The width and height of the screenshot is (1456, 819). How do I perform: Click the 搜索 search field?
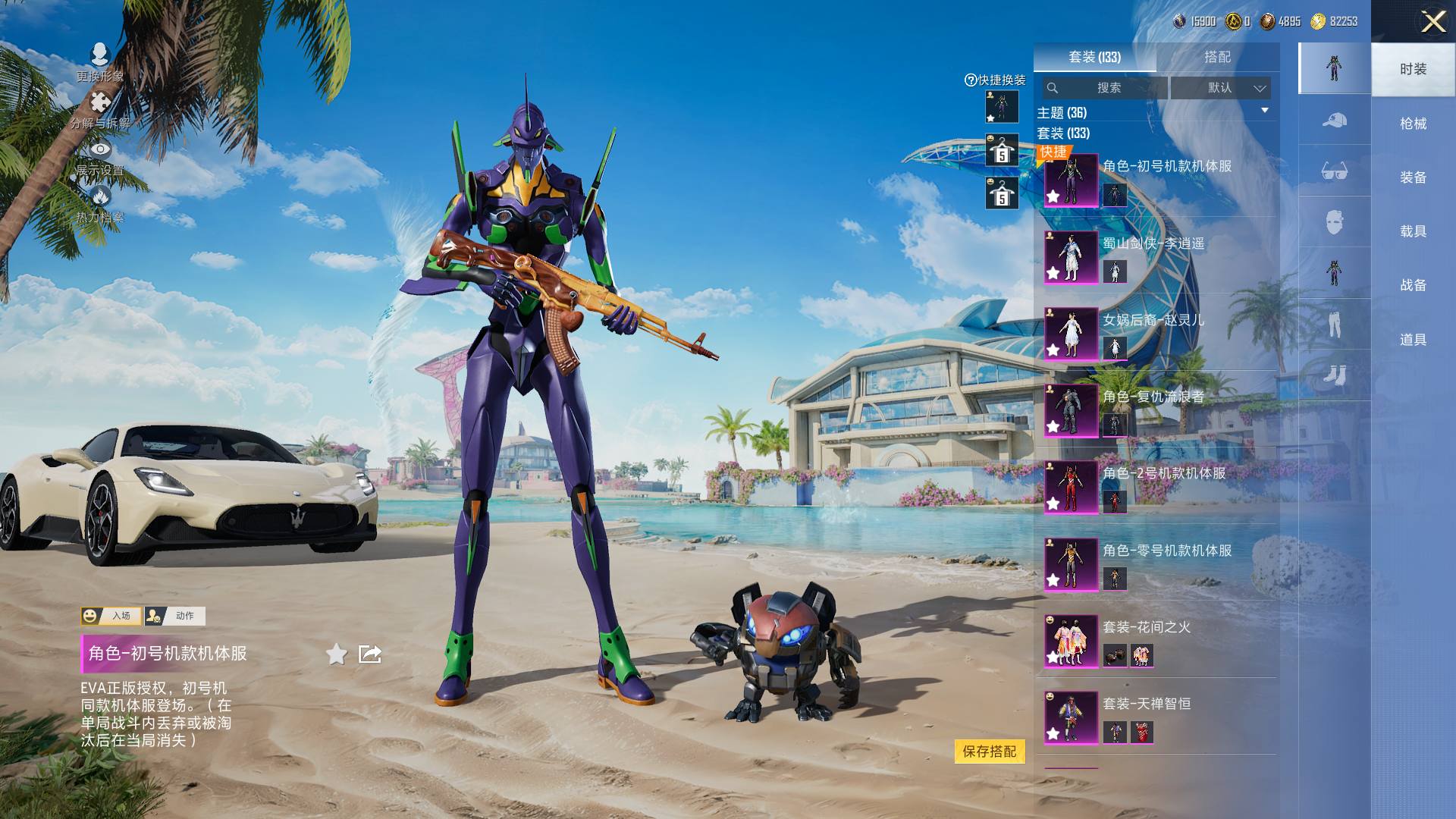click(x=1107, y=88)
